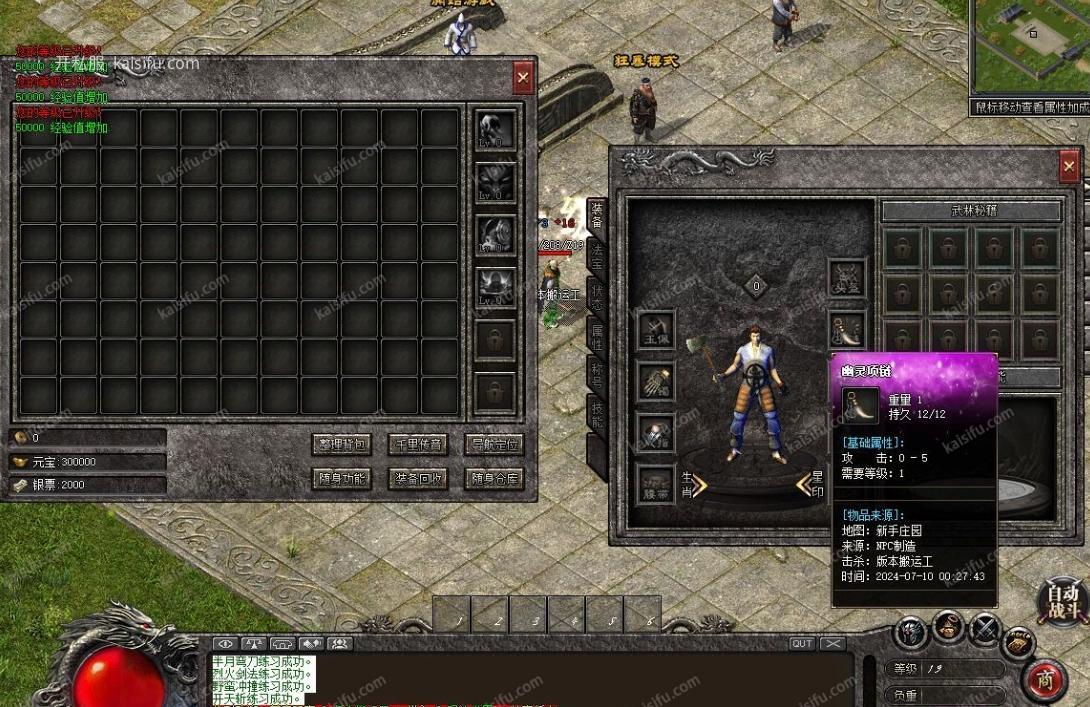Screen dimensions: 1090x707
Task: Close the inventory bag window
Action: [x=523, y=77]
